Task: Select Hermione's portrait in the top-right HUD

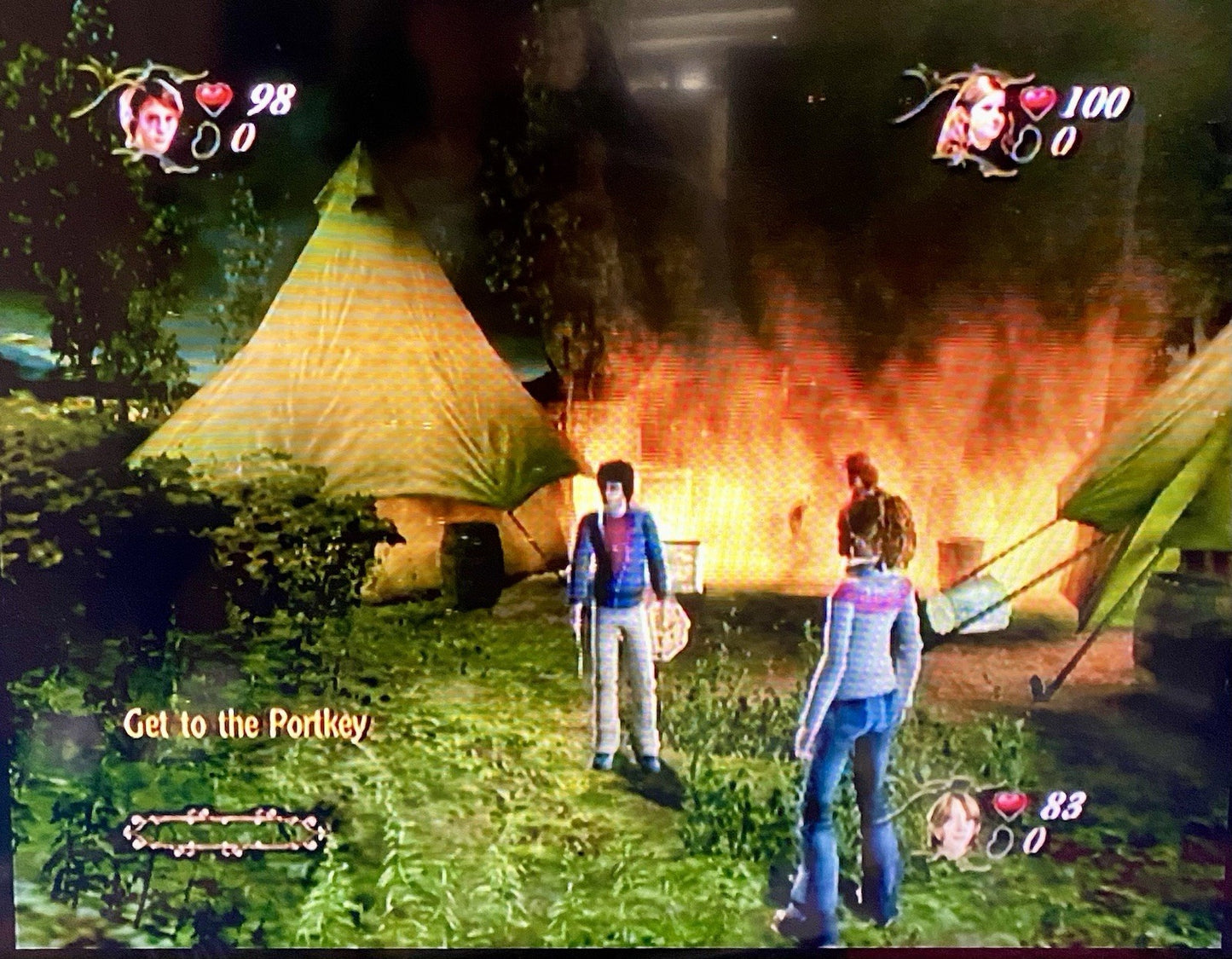Action: (982, 115)
